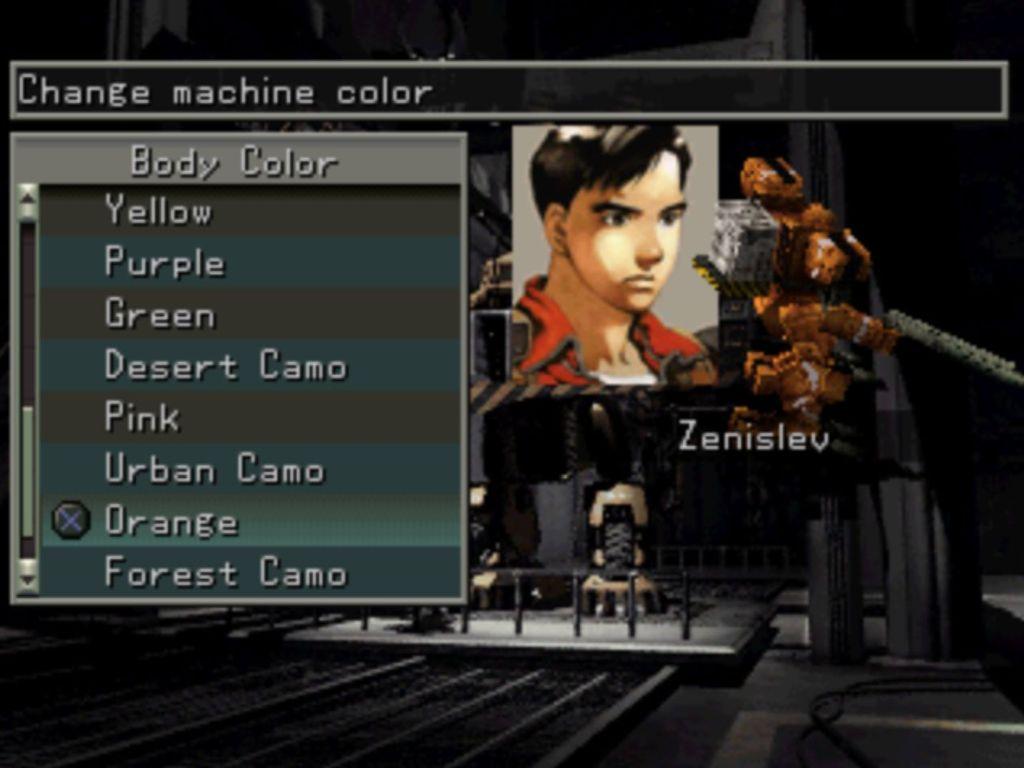The image size is (1024, 768).
Task: Click the highlighted Orange color entry
Action: 171,521
